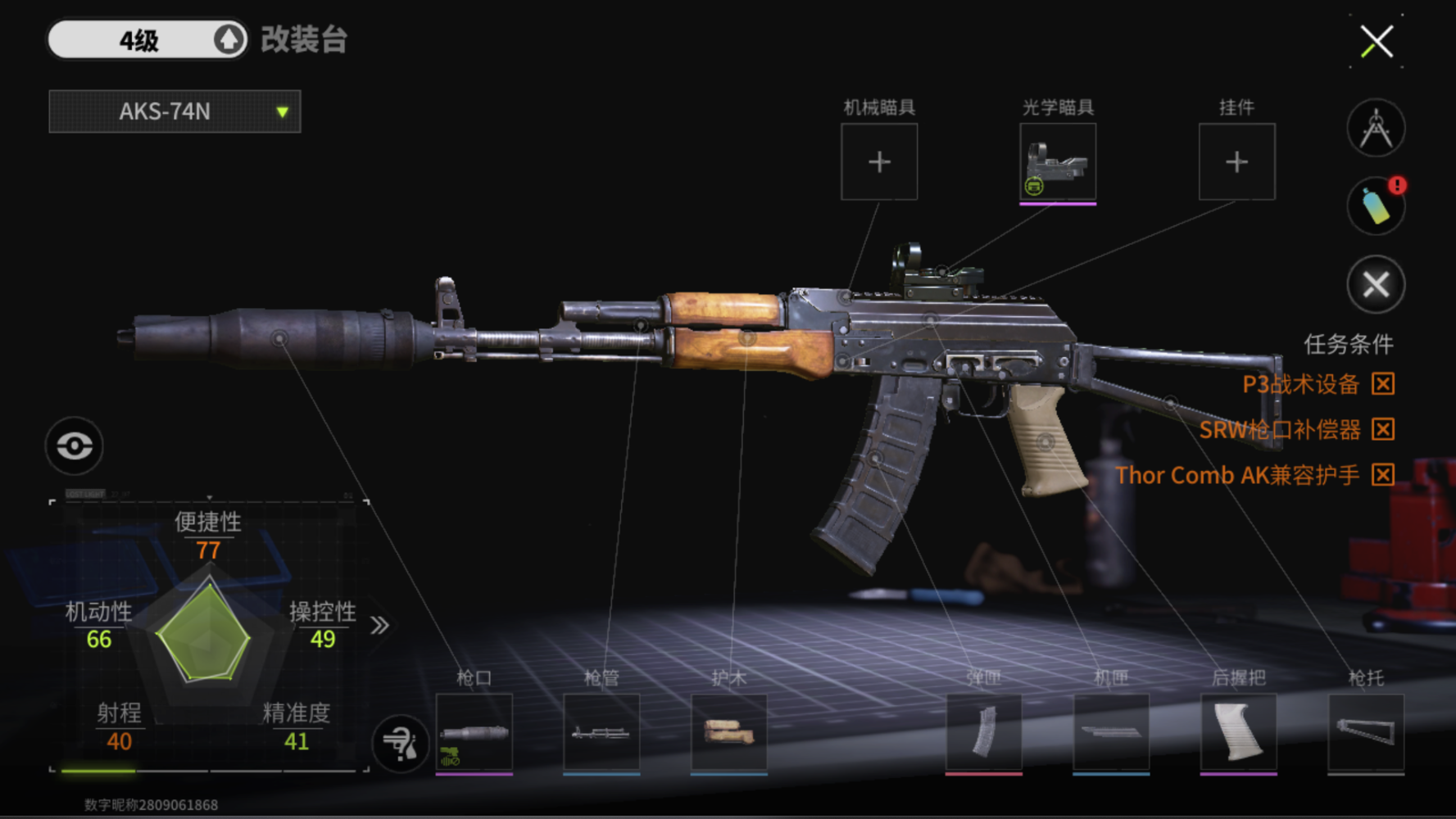Select the muzzle suppressor slot
This screenshot has height=819, width=1456.
tap(474, 732)
